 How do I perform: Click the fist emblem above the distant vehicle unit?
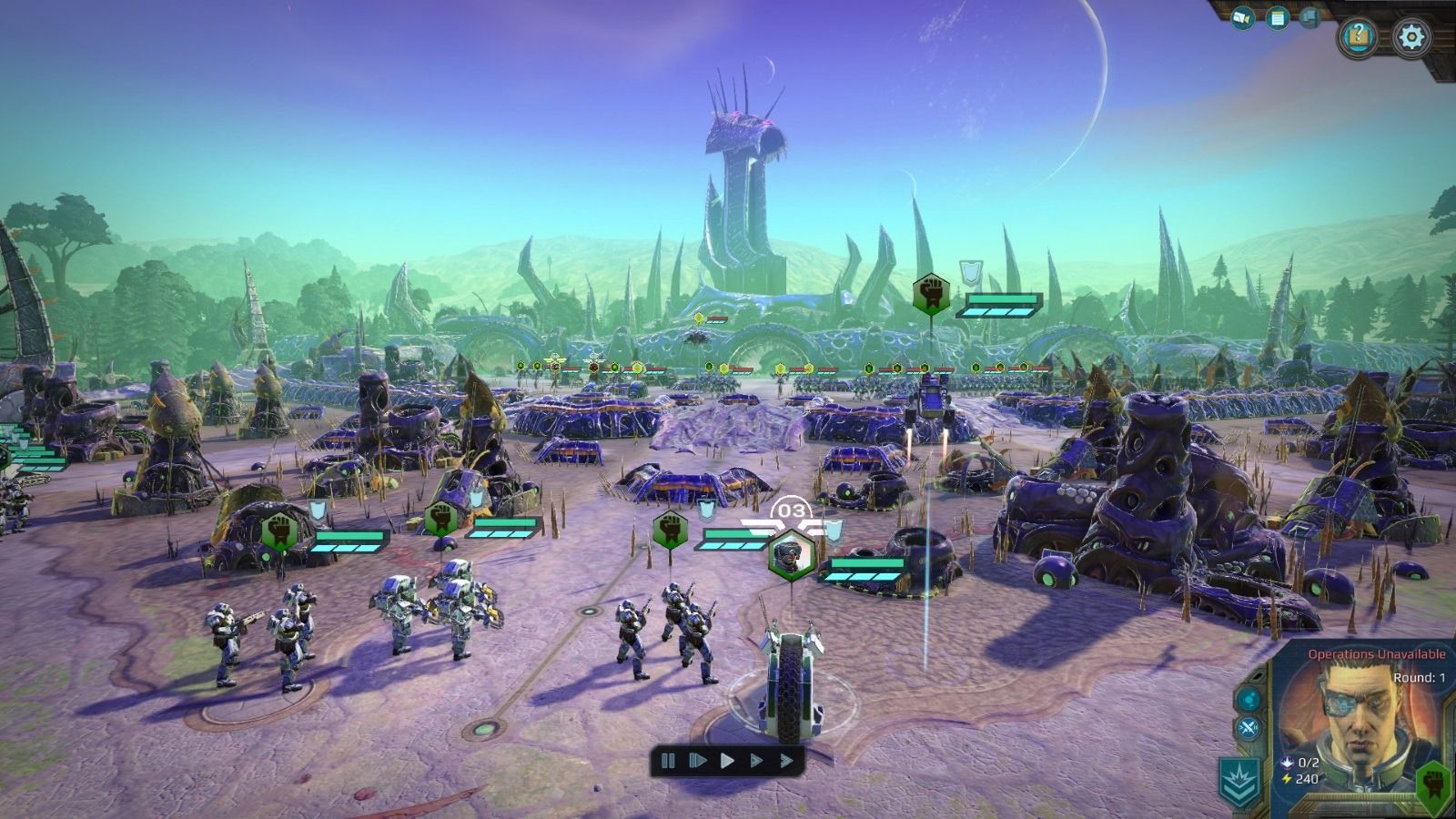click(929, 293)
